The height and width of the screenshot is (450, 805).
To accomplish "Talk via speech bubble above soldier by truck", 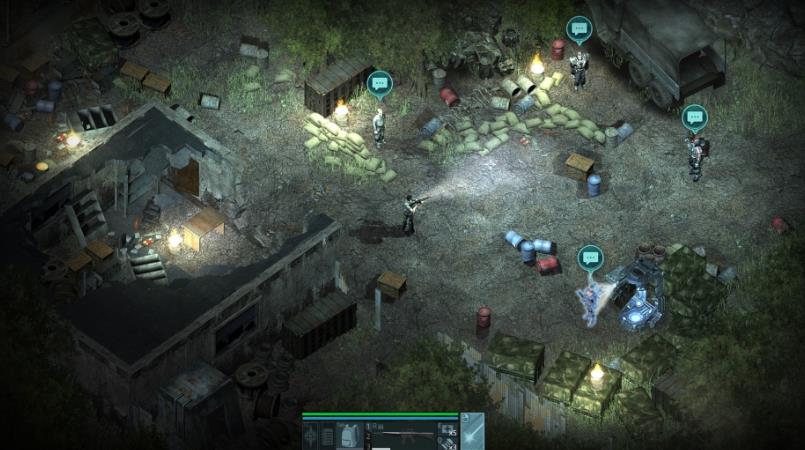I will [579, 29].
